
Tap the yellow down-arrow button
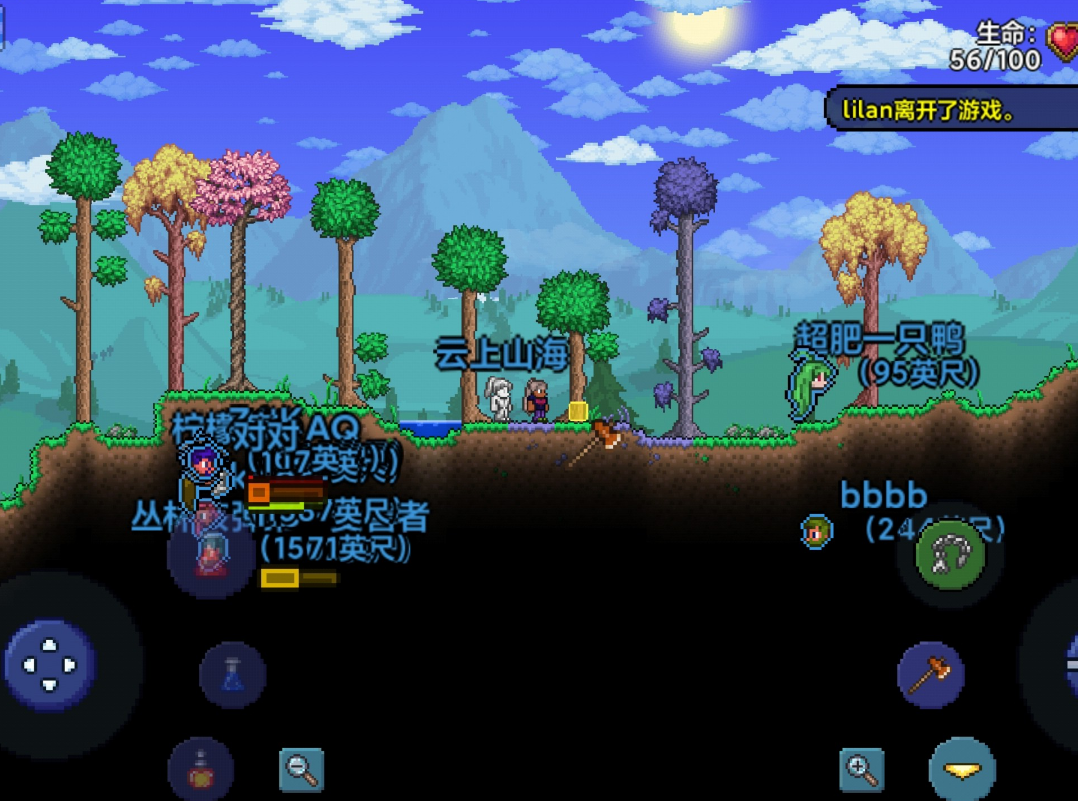pyautogui.click(x=962, y=770)
